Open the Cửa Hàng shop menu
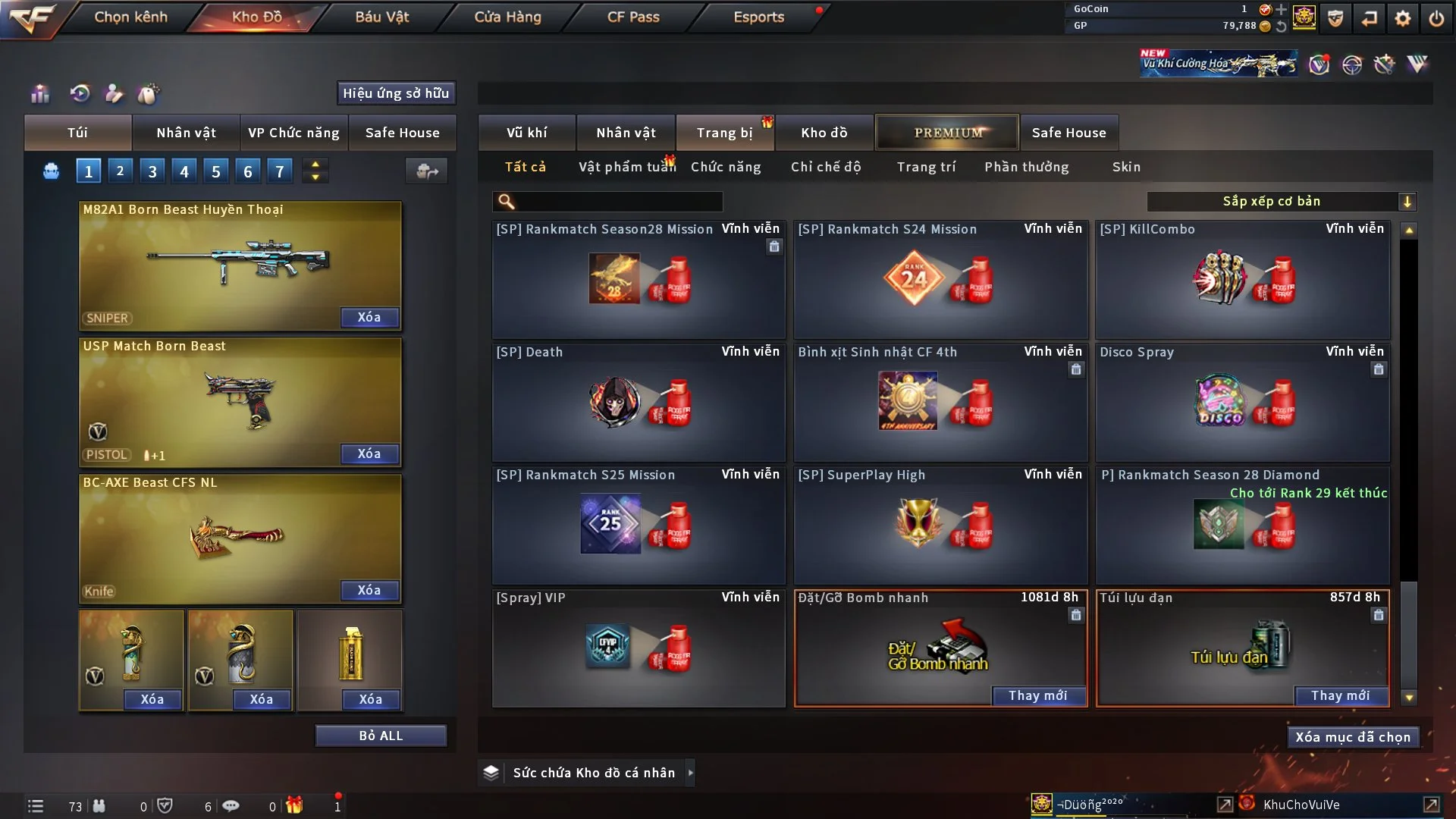Screen dimensions: 1456x819 pyautogui.click(x=507, y=17)
